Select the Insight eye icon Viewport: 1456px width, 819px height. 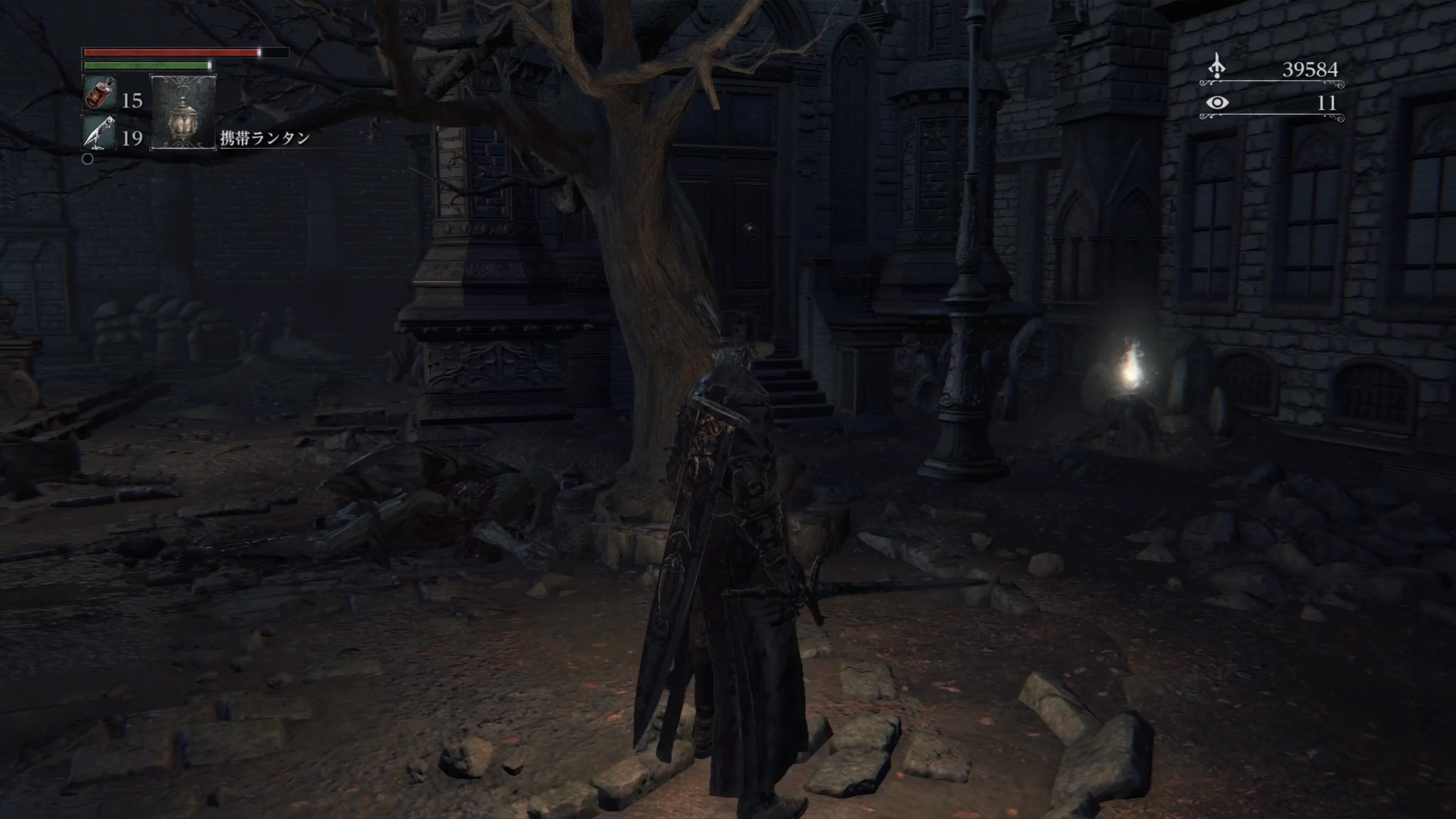pos(1217,103)
